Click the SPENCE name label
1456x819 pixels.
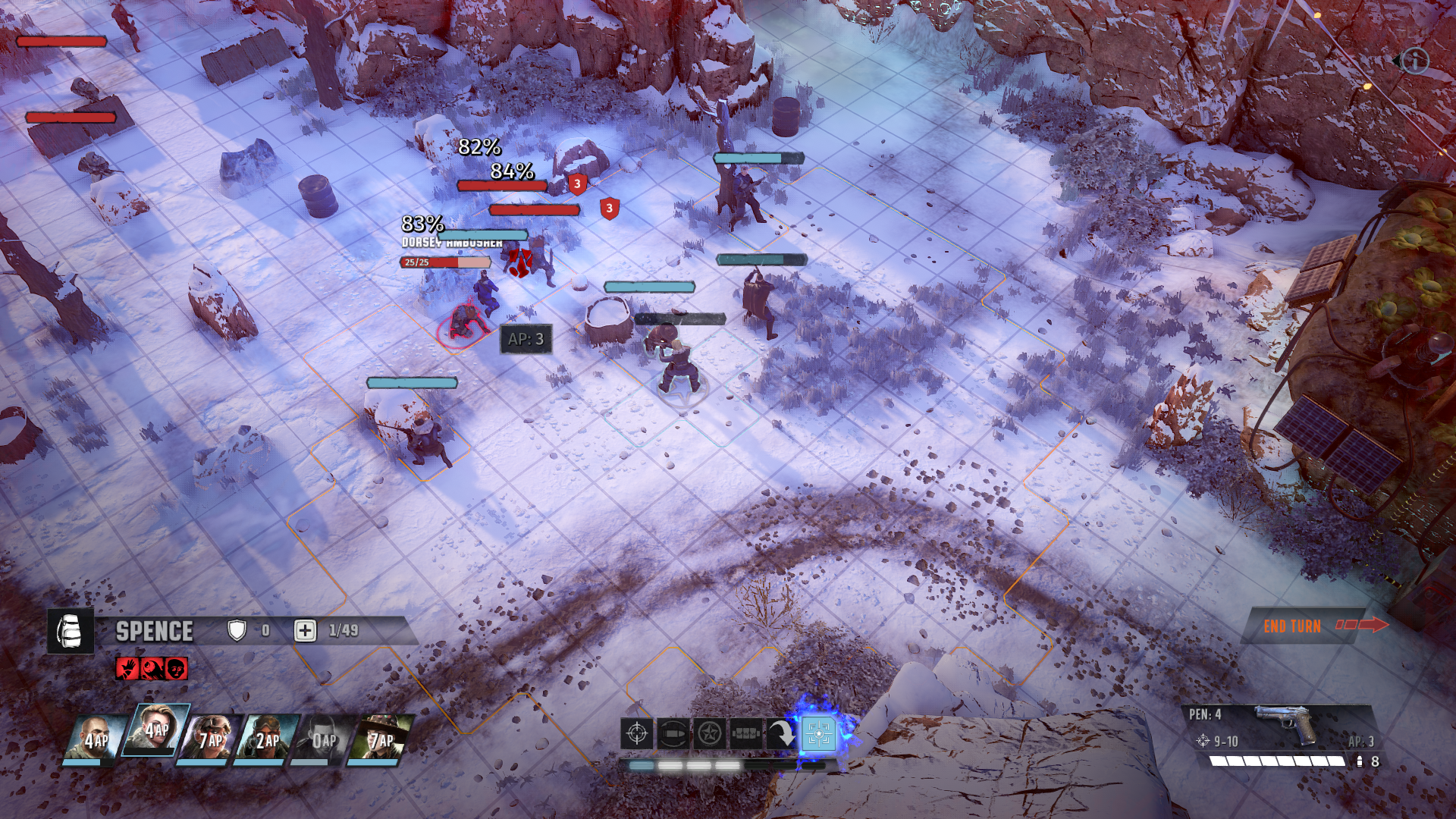click(x=154, y=630)
